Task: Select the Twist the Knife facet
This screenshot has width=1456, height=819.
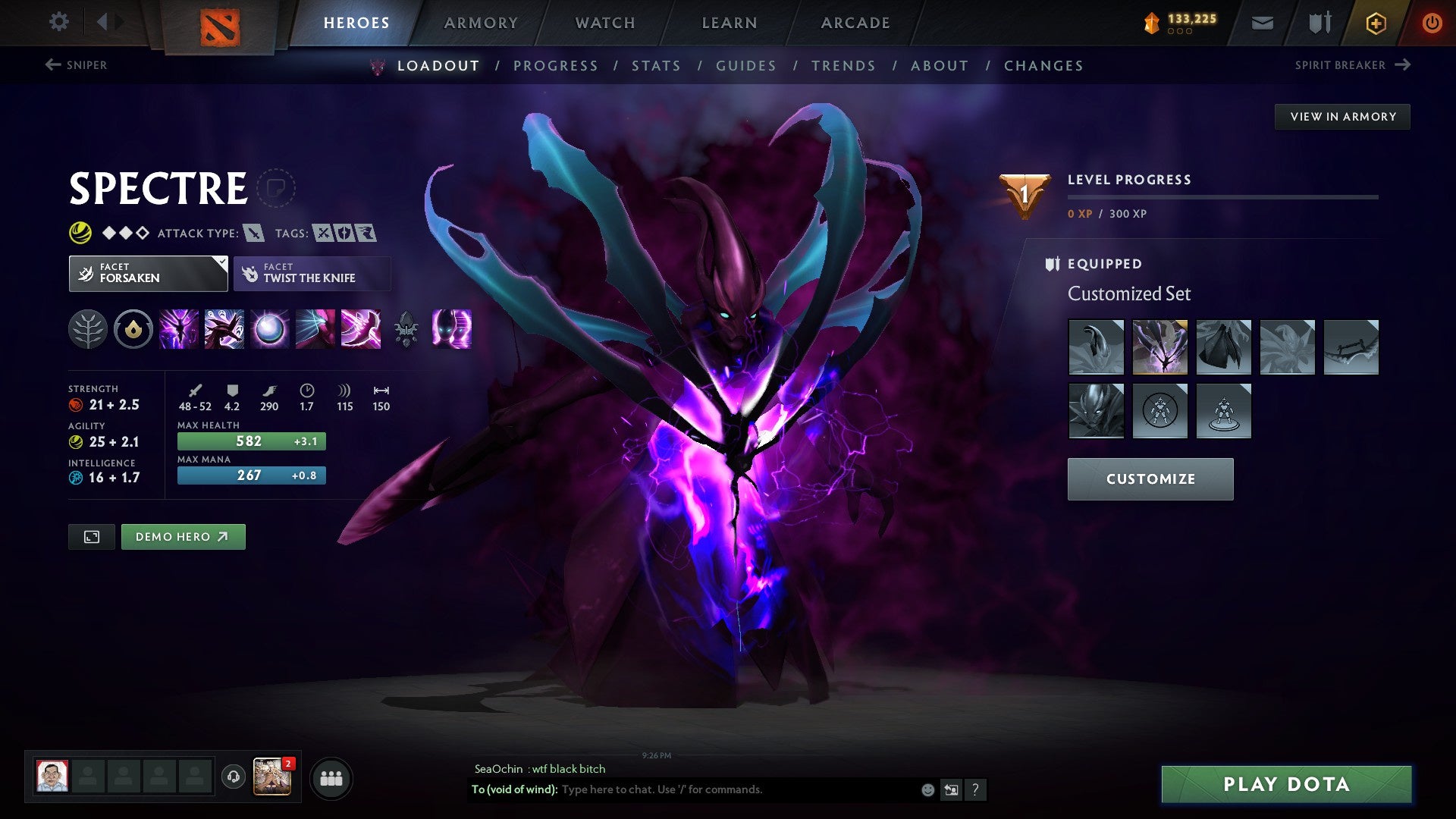Action: click(x=311, y=273)
